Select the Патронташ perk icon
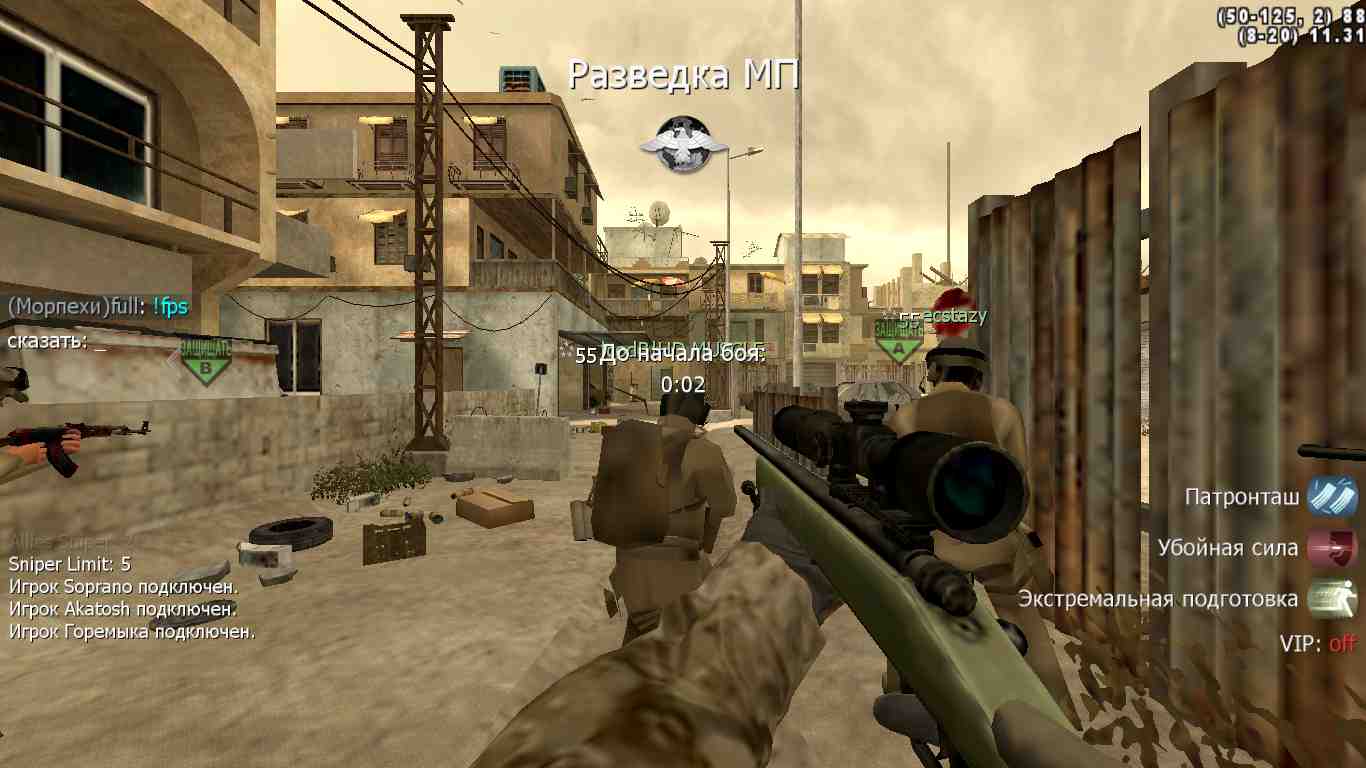This screenshot has width=1366, height=768. click(1332, 497)
